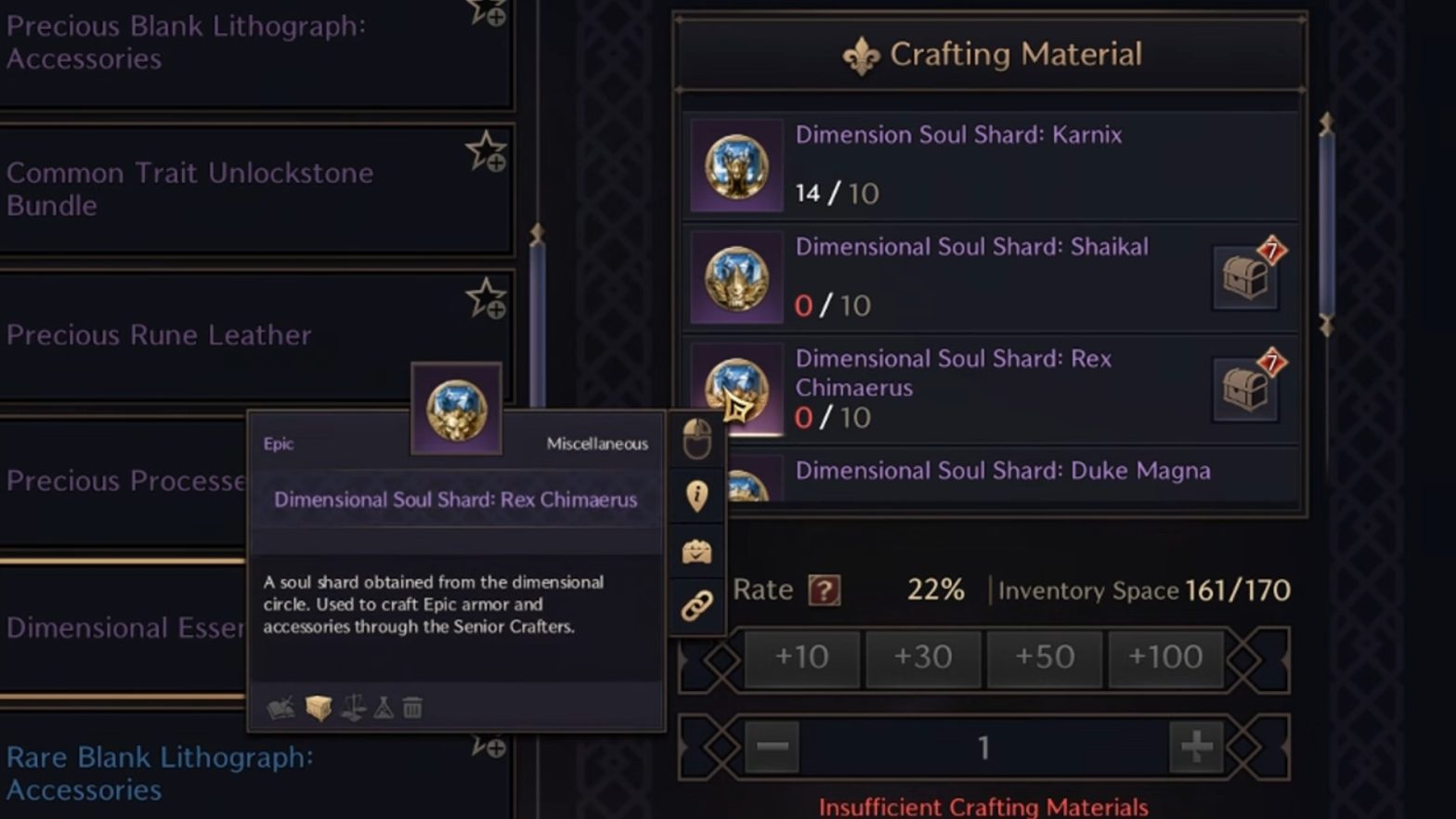This screenshot has height=819, width=1456.
Task: Click the trash discard icon in the tooltip
Action: [x=412, y=708]
